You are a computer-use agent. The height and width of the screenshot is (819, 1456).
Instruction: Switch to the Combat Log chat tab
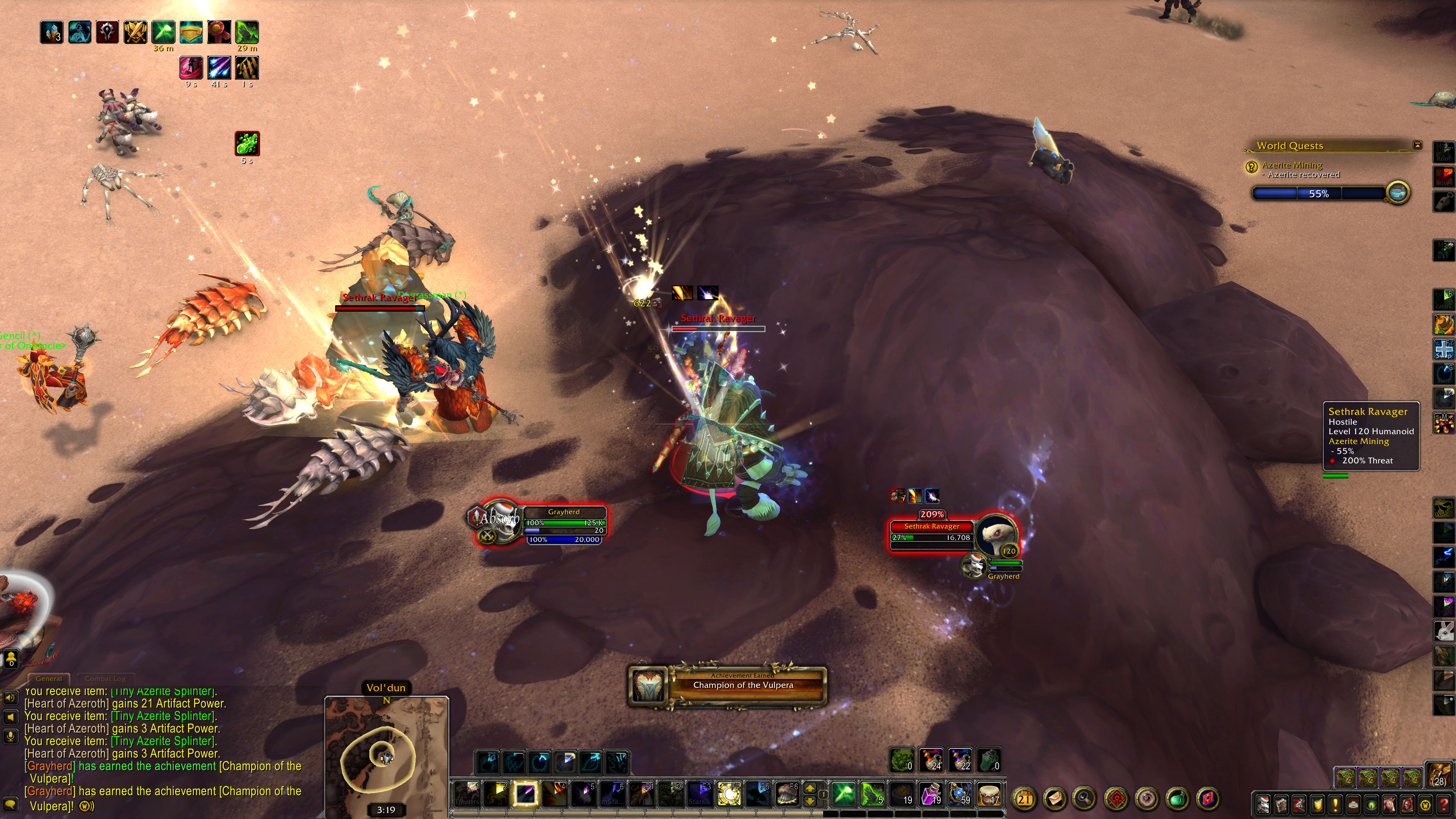[105, 678]
